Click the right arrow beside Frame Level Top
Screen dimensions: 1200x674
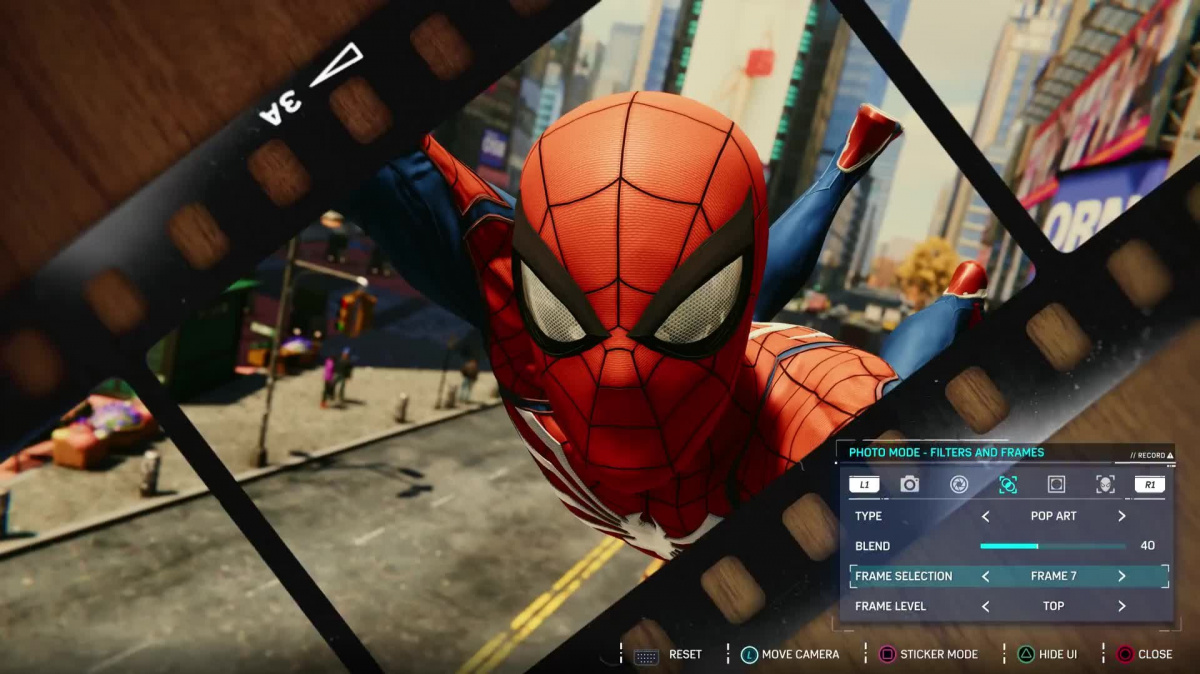click(x=1121, y=606)
